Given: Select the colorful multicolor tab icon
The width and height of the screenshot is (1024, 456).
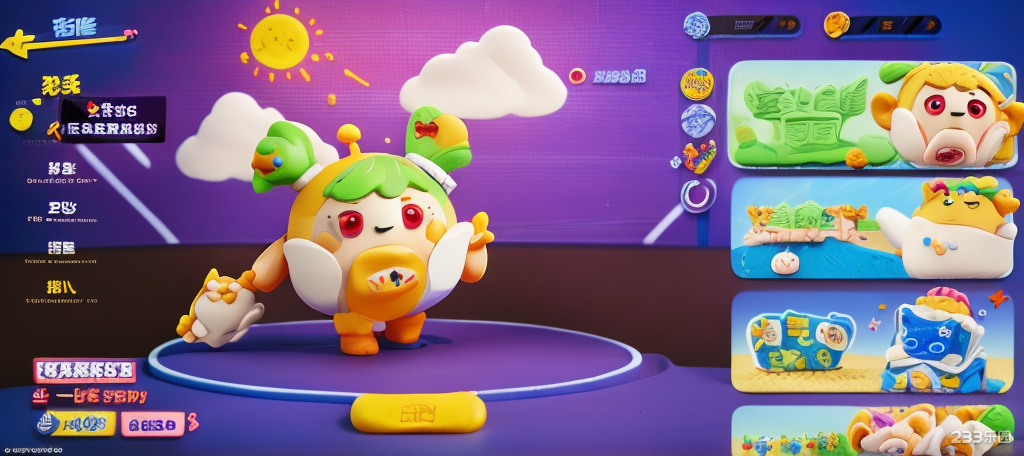Looking at the screenshot, I should point(698,156).
